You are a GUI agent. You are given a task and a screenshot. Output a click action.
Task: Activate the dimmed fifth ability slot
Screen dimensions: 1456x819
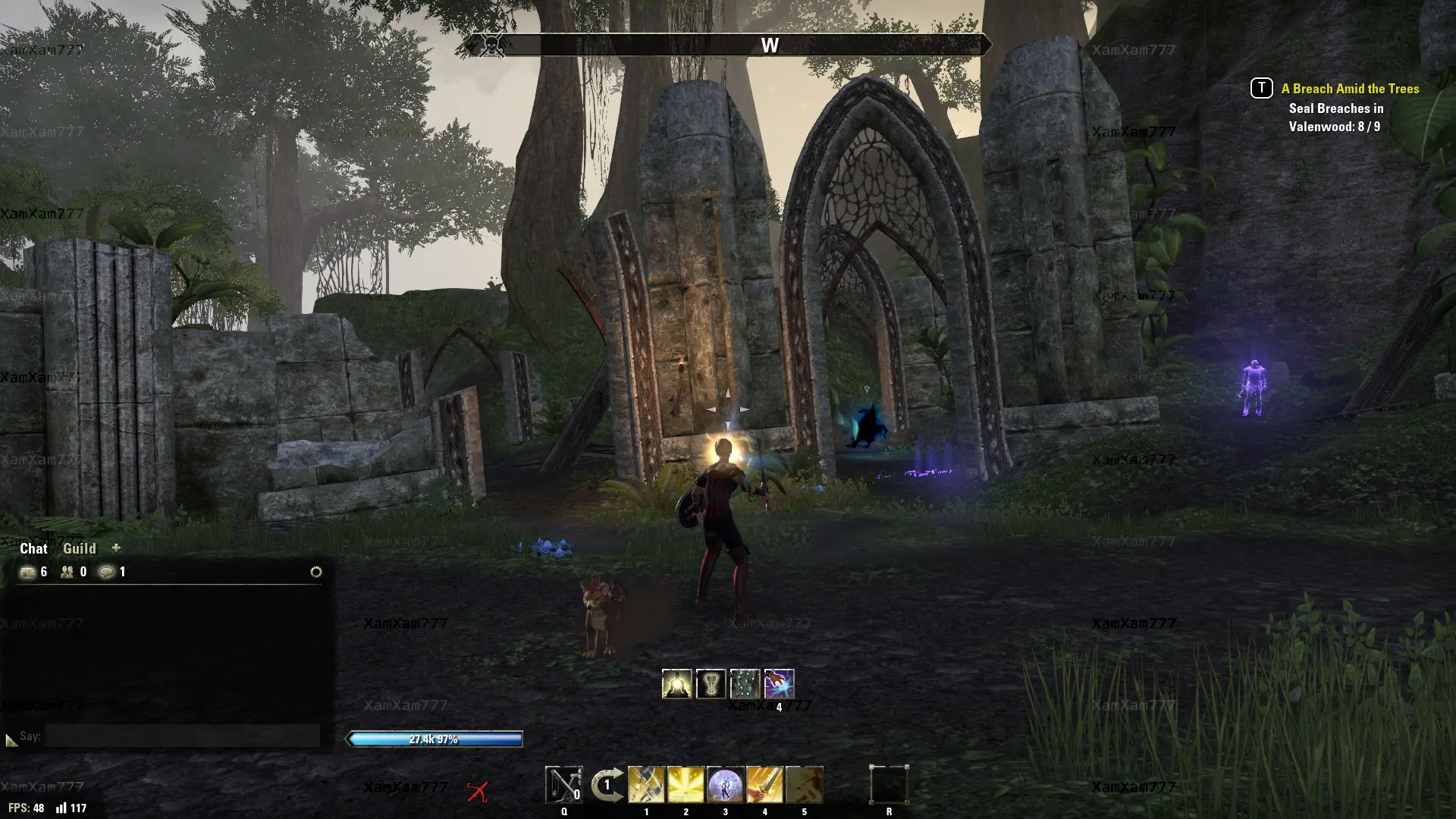[x=804, y=785]
